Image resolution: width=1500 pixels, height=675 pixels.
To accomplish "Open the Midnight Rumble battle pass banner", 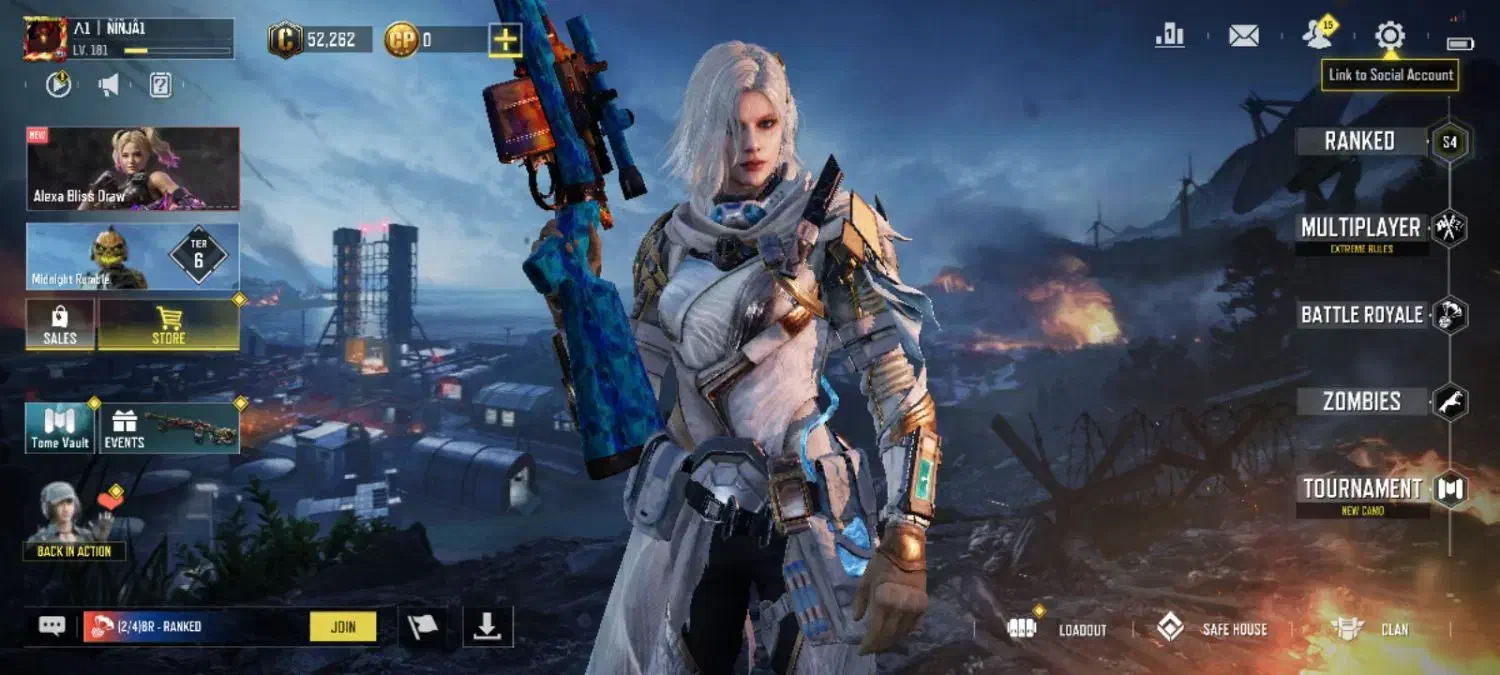I will point(133,257).
